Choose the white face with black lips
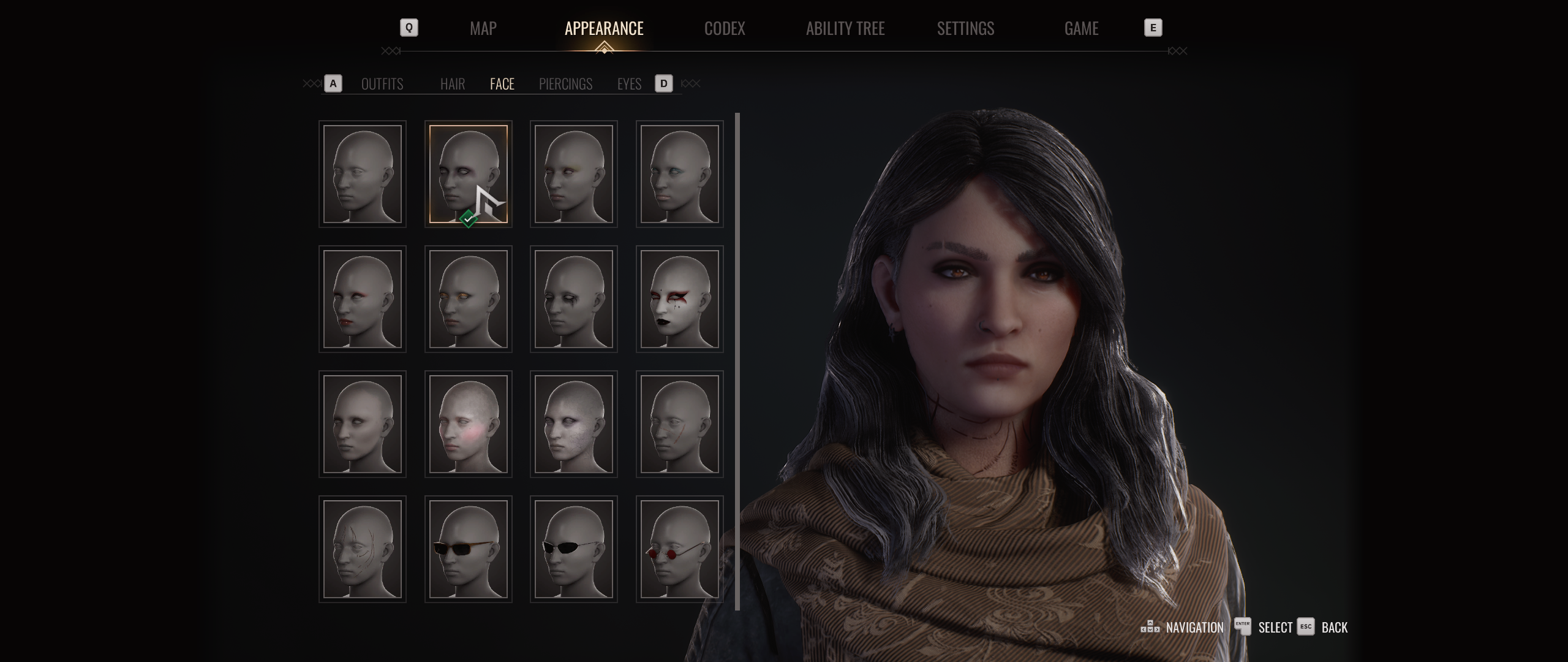Screen dimensions: 1568x662 [x=679, y=299]
